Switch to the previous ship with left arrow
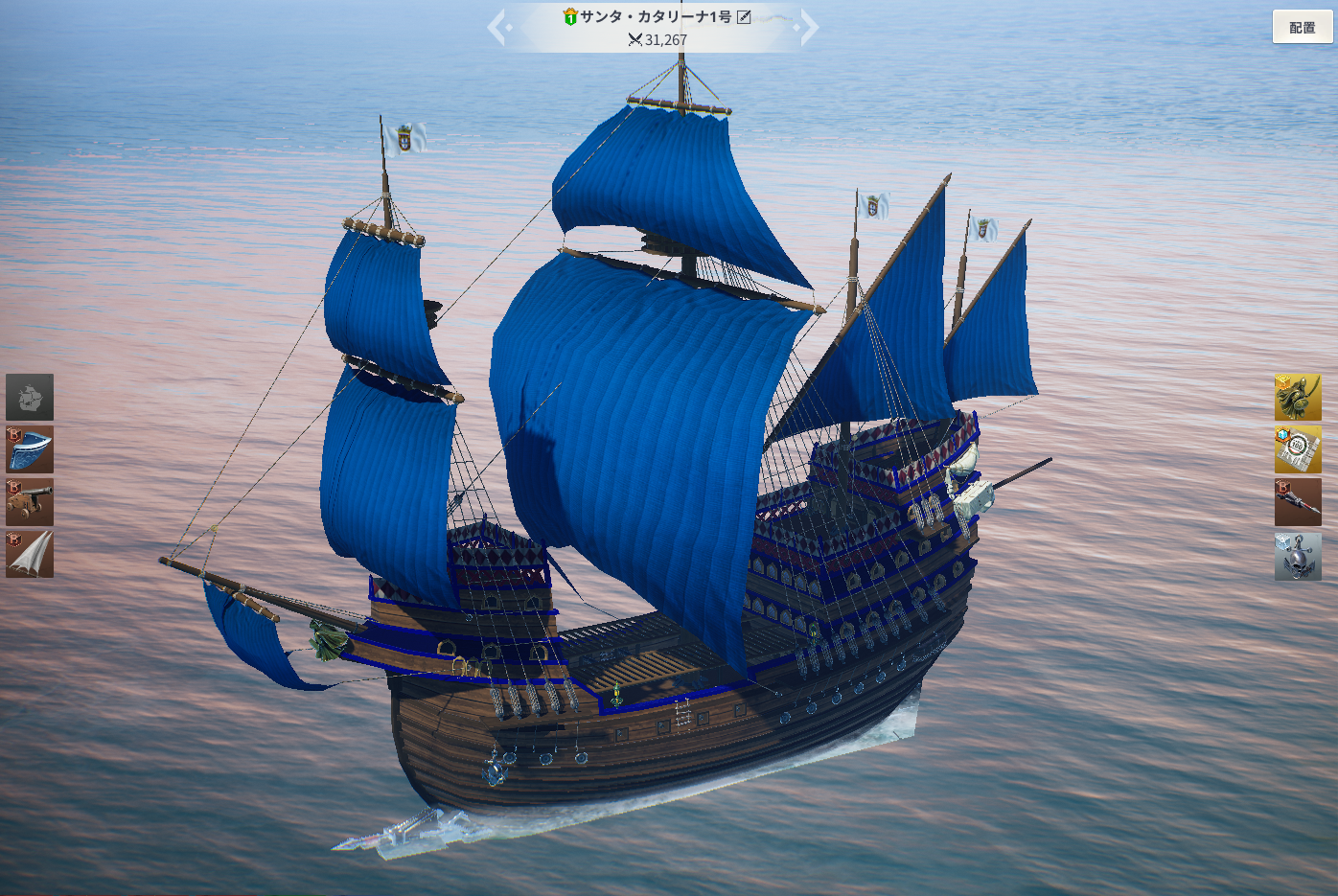 pos(497,27)
